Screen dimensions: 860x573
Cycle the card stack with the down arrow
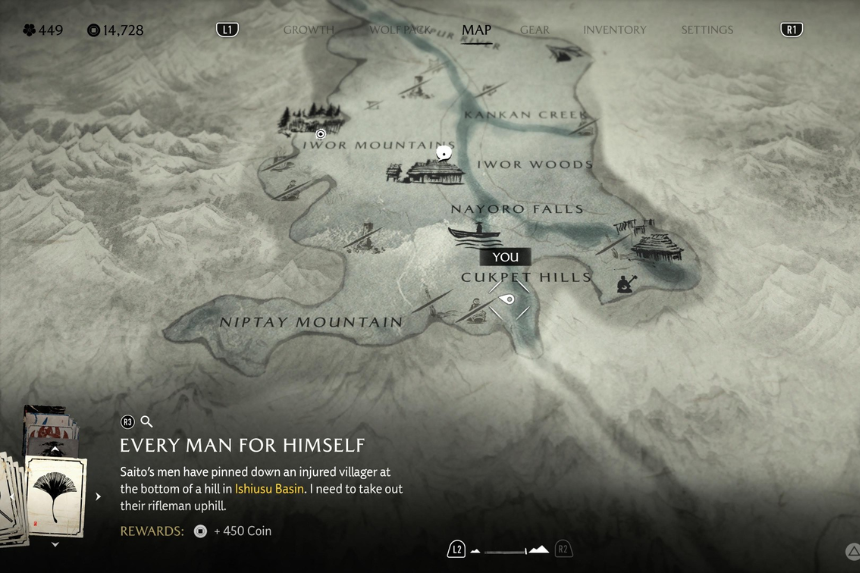pyautogui.click(x=56, y=545)
